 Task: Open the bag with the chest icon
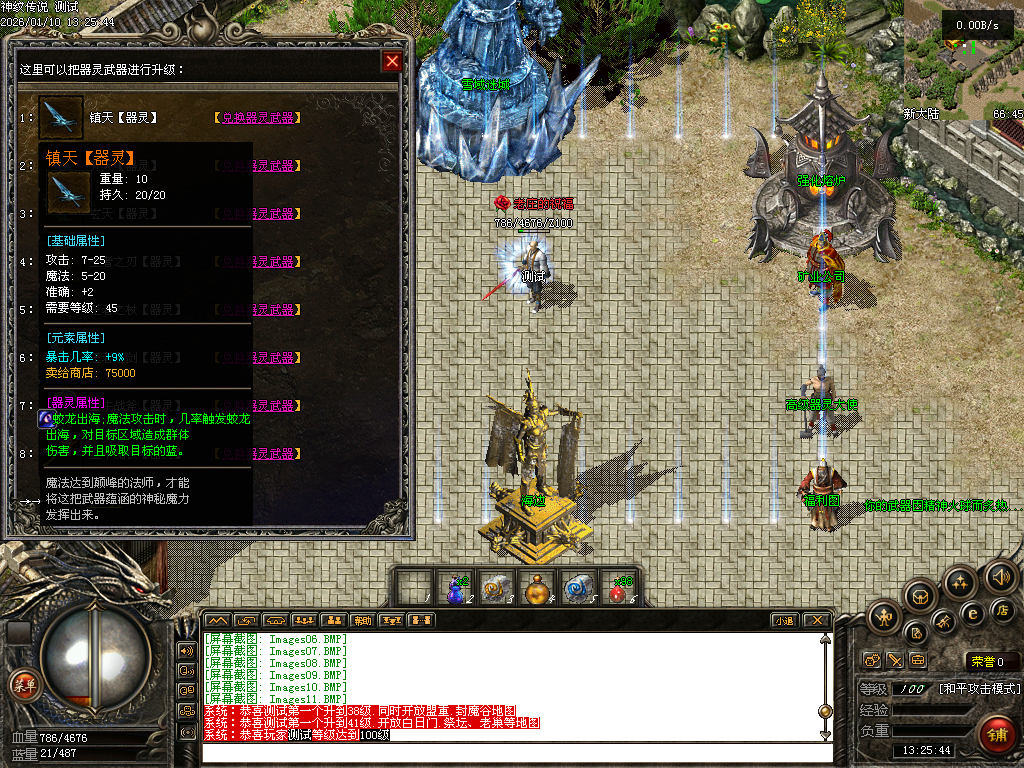(x=919, y=597)
